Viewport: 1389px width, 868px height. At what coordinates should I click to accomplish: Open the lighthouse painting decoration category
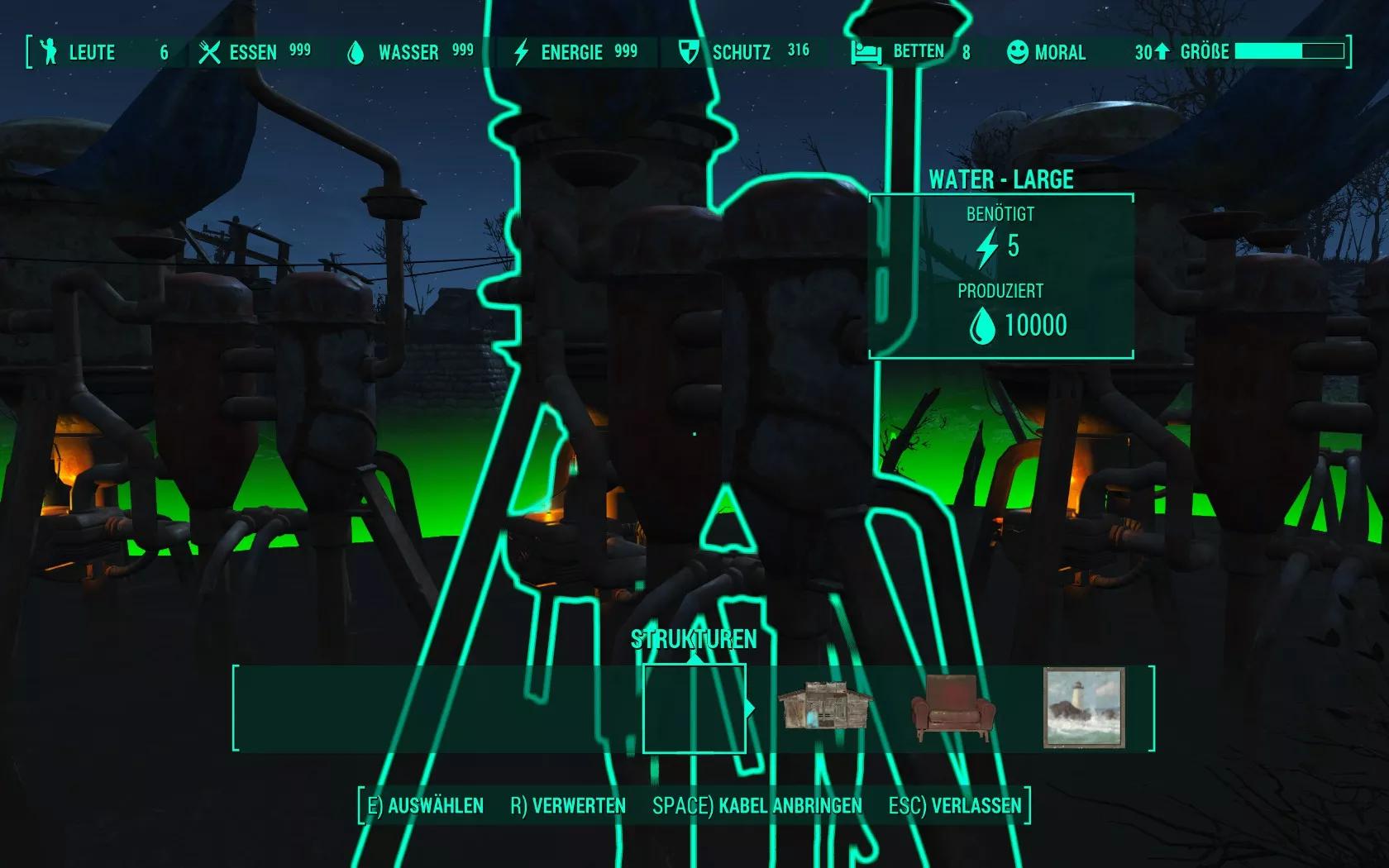tap(1084, 708)
